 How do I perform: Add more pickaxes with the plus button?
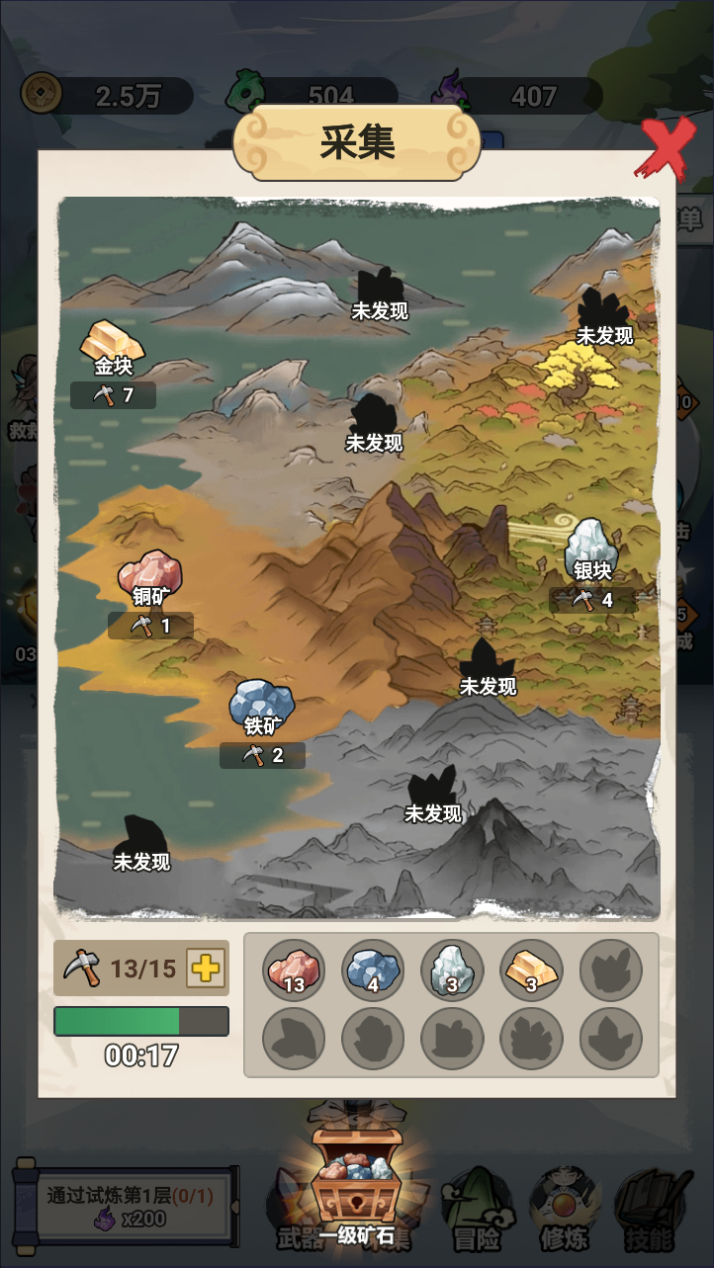207,968
